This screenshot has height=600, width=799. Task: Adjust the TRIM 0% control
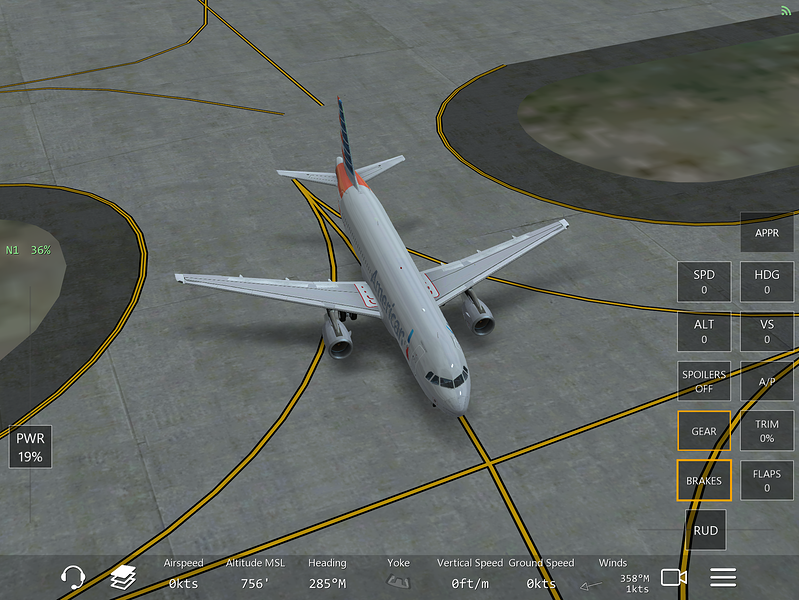coord(767,431)
